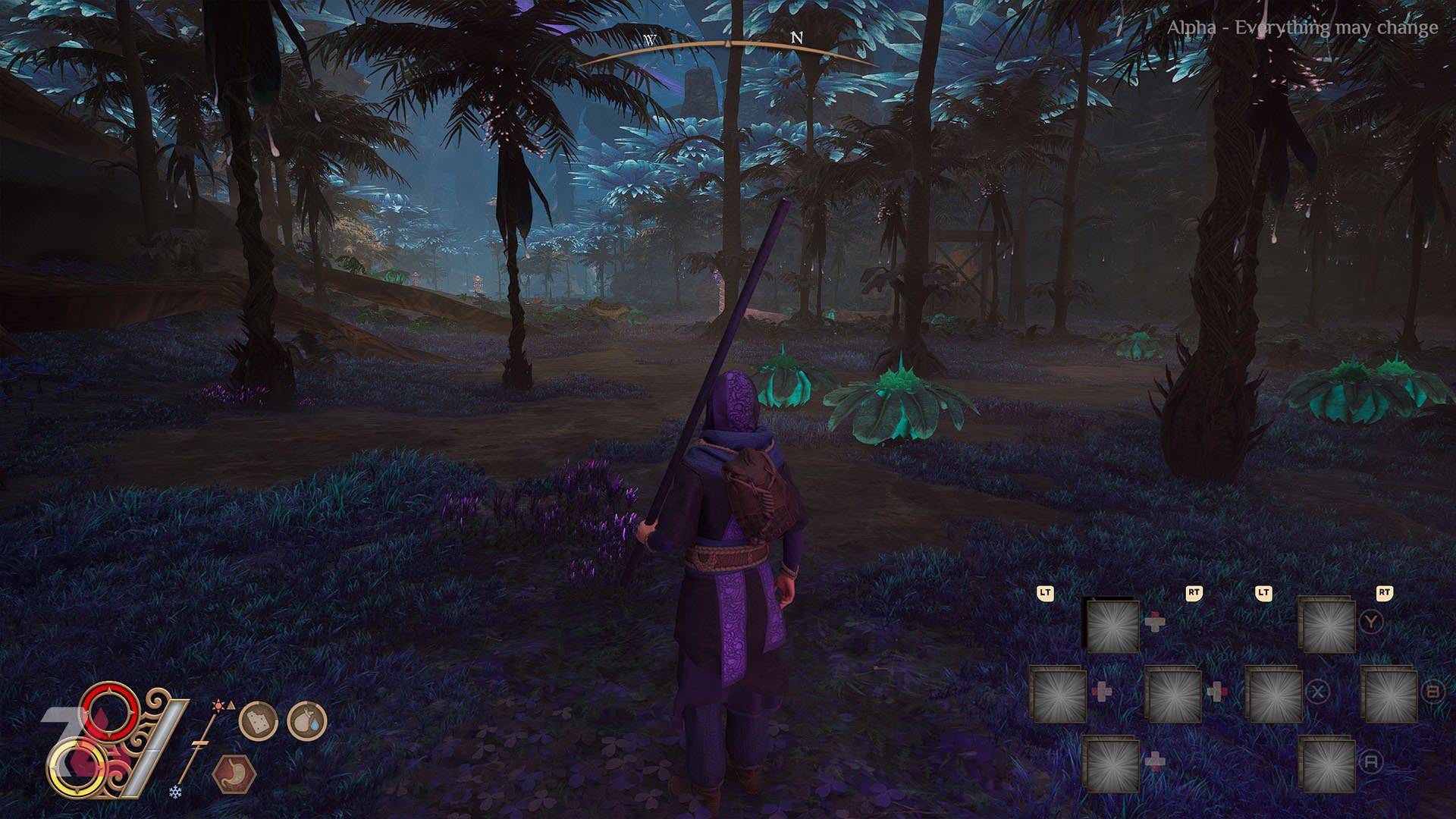Click the hotbar slot beside the A glyph
Screen dimensions: 1456x819
click(x=1327, y=764)
